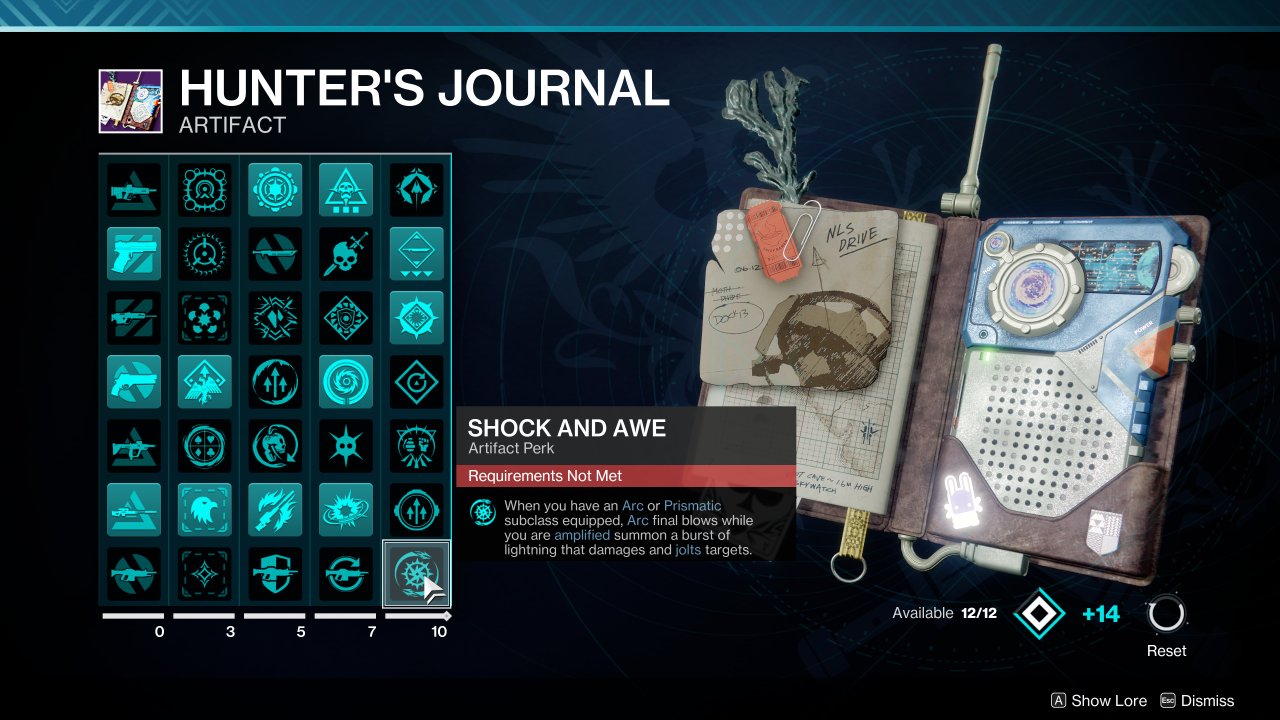Select the skull-and-dagger finisher perk icon
Screen dimensions: 1280x720
(345, 253)
